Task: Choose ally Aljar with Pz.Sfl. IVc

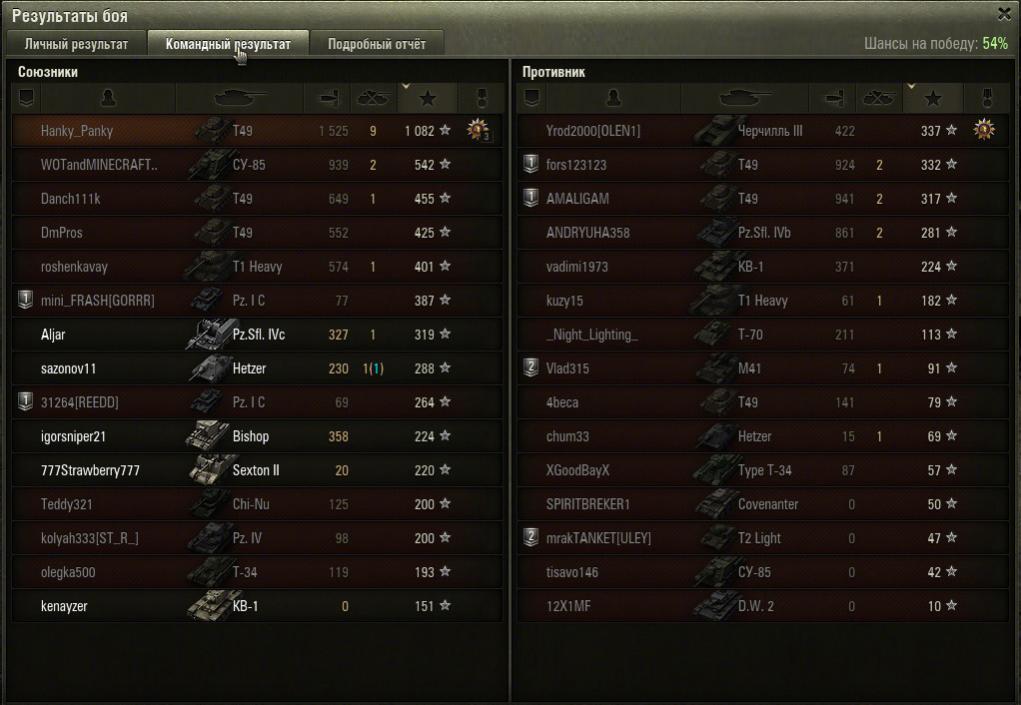Action: [x=54, y=335]
